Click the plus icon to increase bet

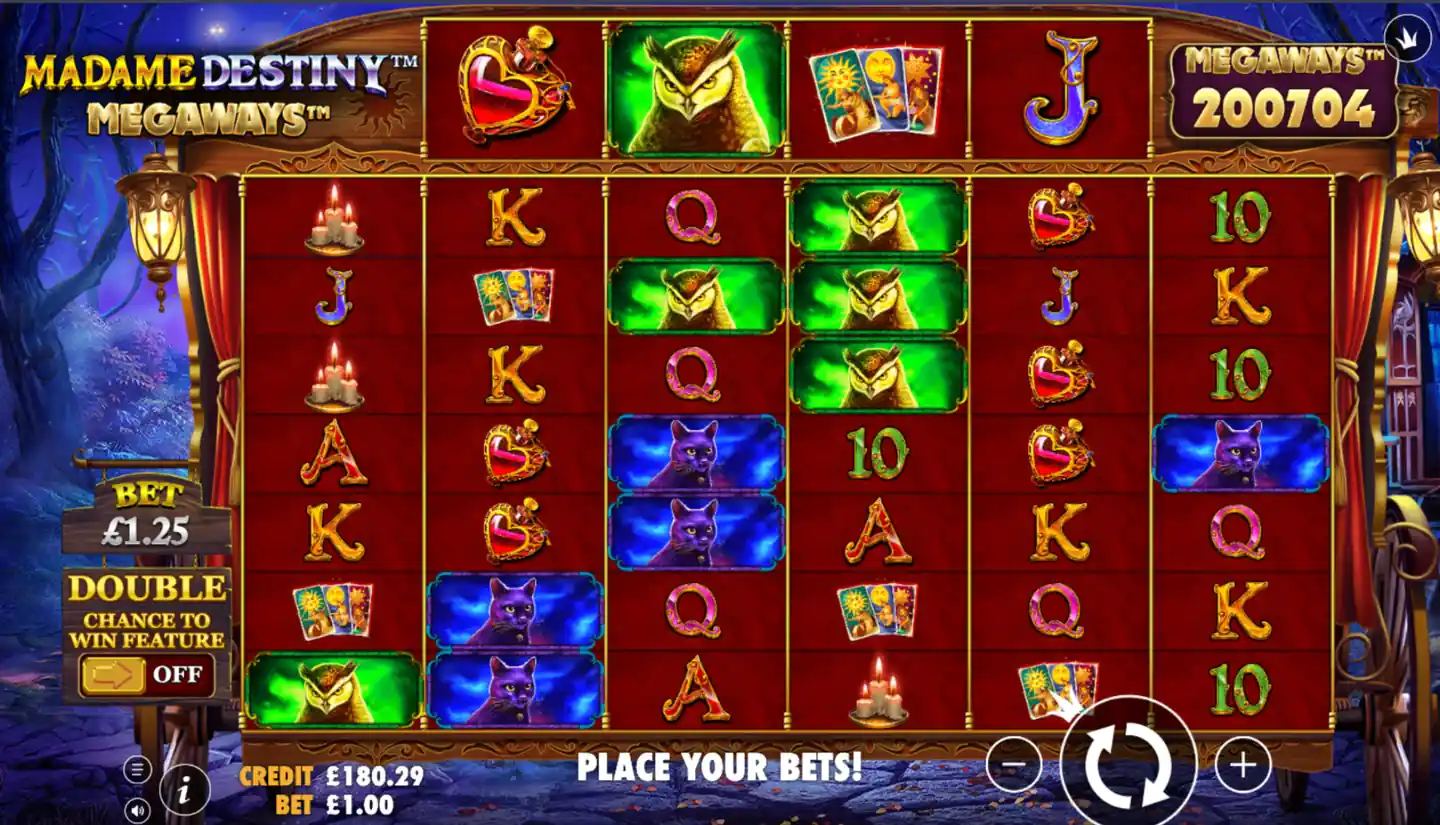point(1242,764)
